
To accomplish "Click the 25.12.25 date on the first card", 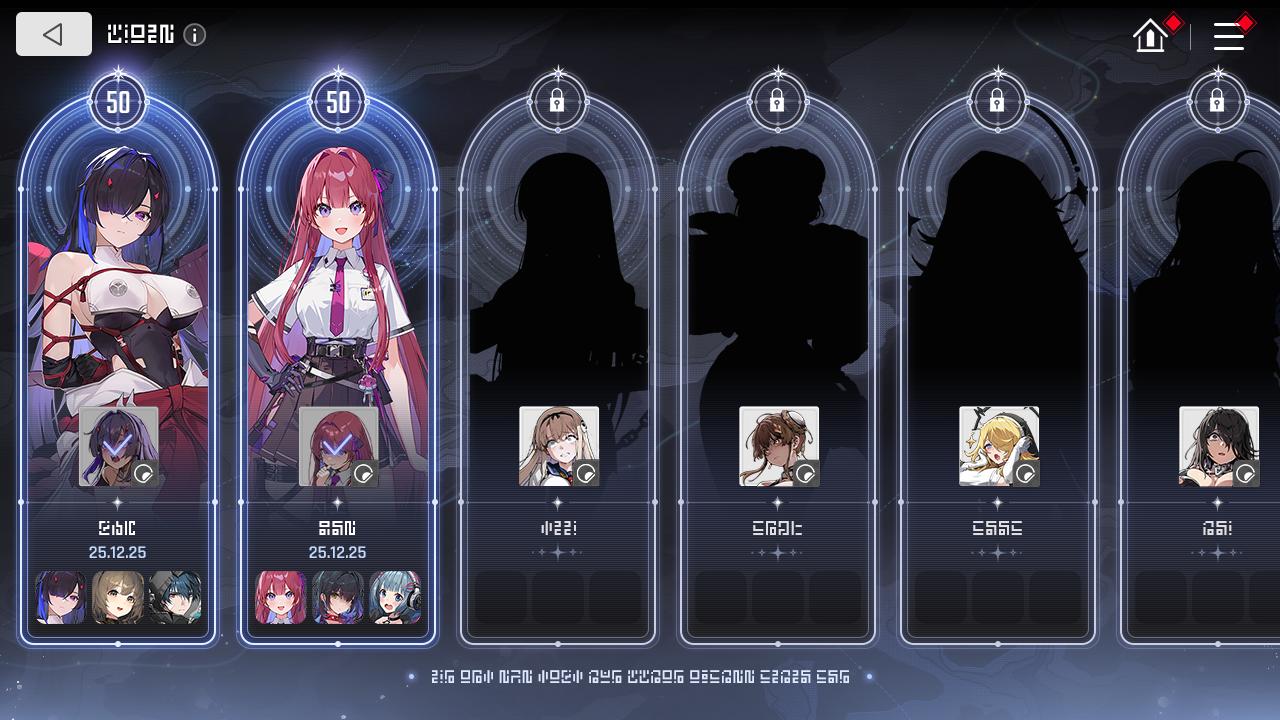I will pos(117,552).
